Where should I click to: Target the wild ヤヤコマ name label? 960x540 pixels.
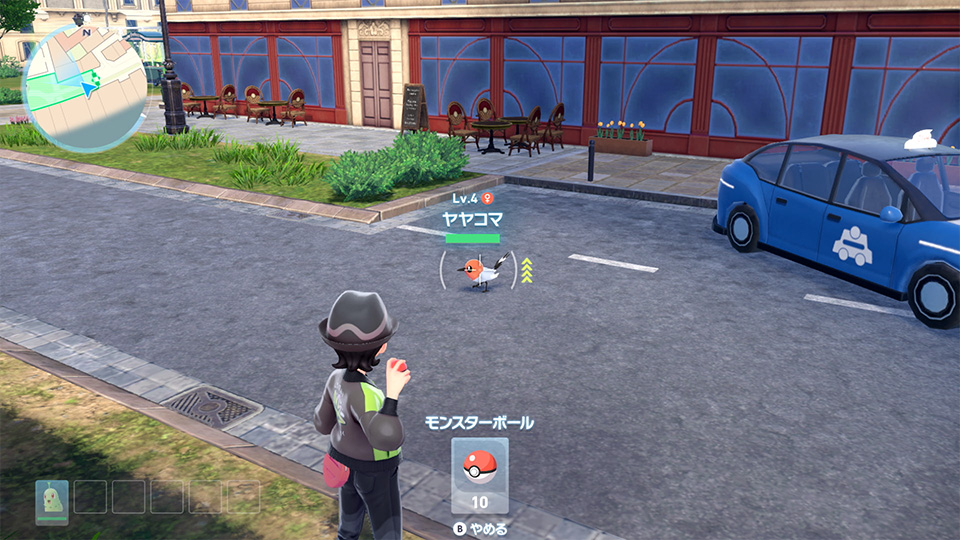(472, 217)
